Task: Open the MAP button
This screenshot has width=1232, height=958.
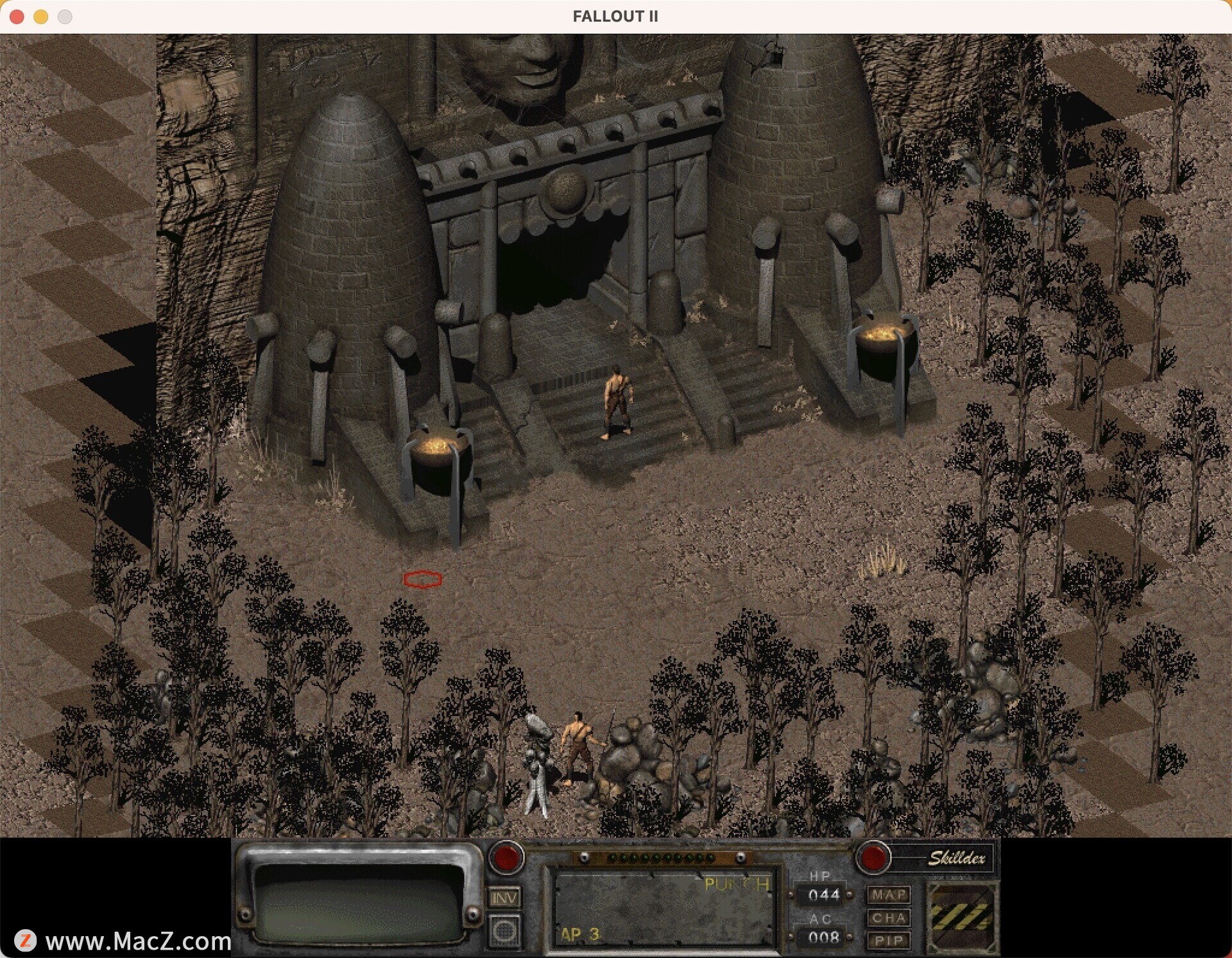Action: pyautogui.click(x=889, y=894)
